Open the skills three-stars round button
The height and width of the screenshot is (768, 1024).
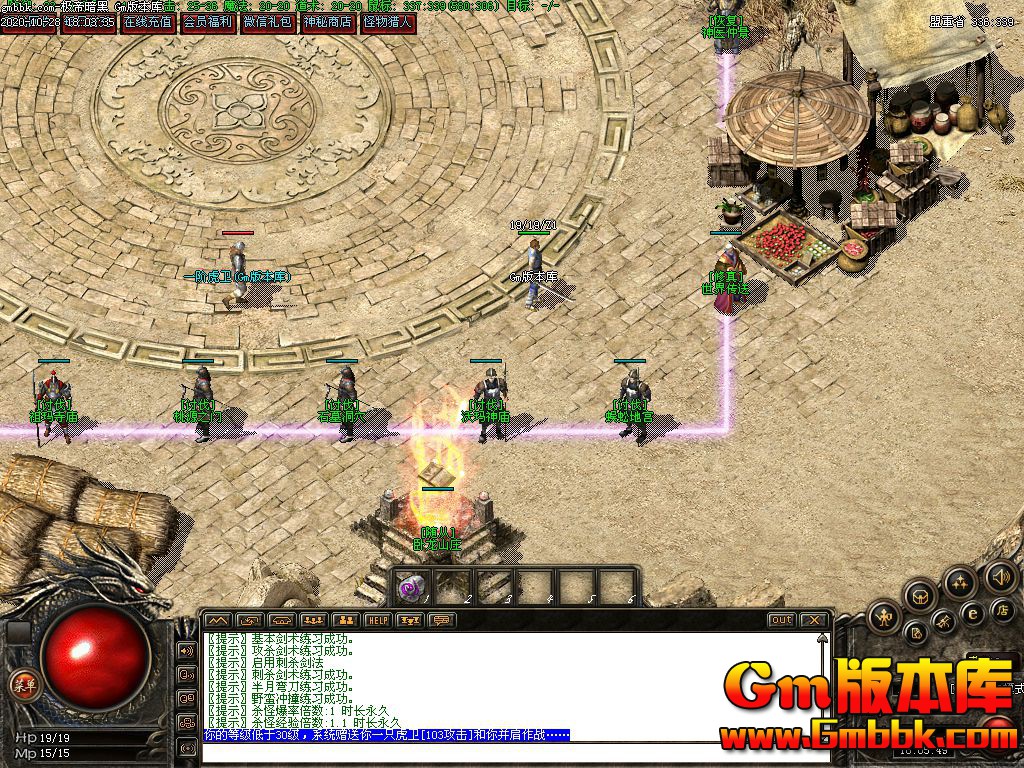pyautogui.click(x=960, y=582)
